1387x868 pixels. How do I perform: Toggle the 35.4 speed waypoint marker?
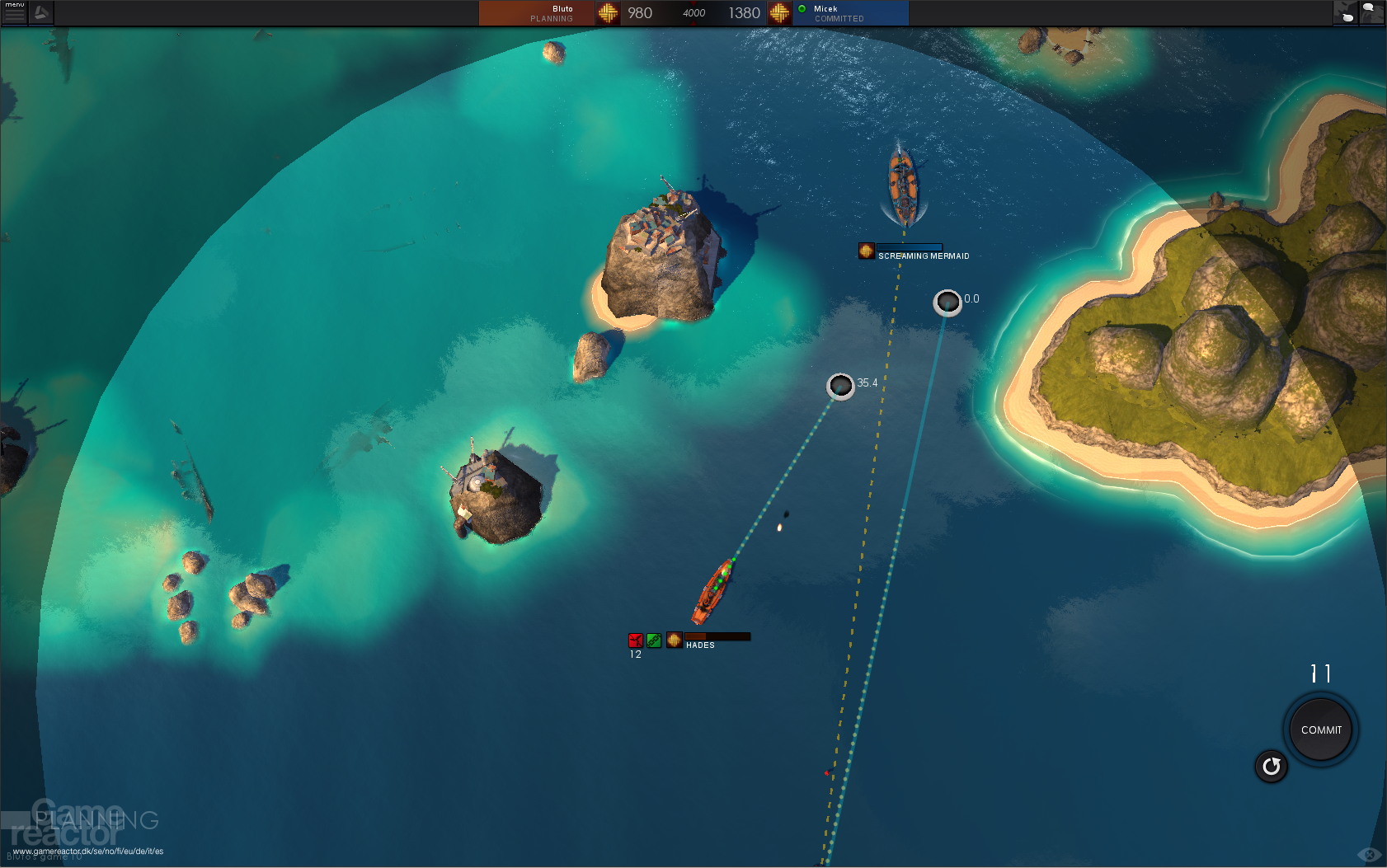(x=840, y=386)
